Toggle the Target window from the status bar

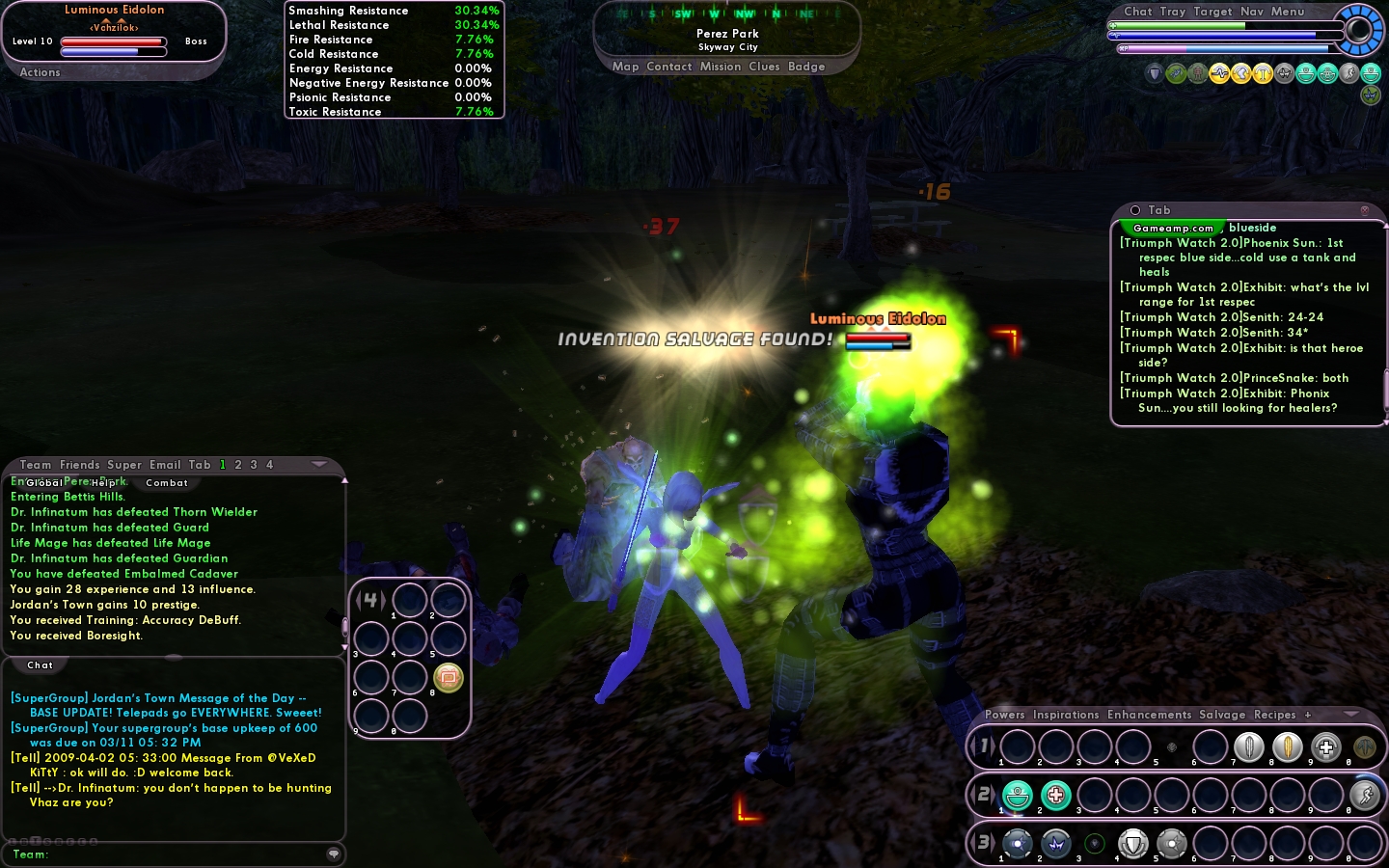coord(1212,12)
